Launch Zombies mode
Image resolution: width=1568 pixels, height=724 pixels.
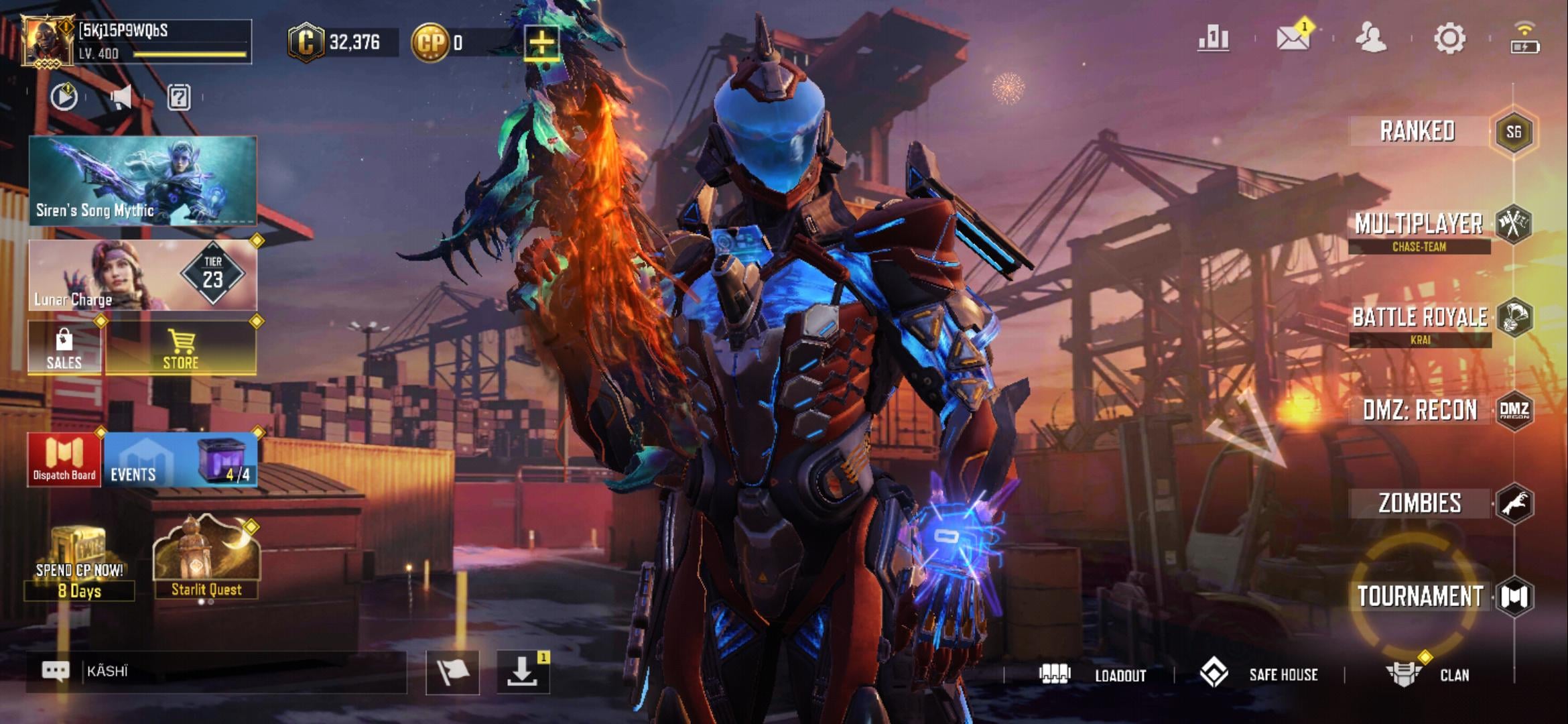[x=1420, y=503]
